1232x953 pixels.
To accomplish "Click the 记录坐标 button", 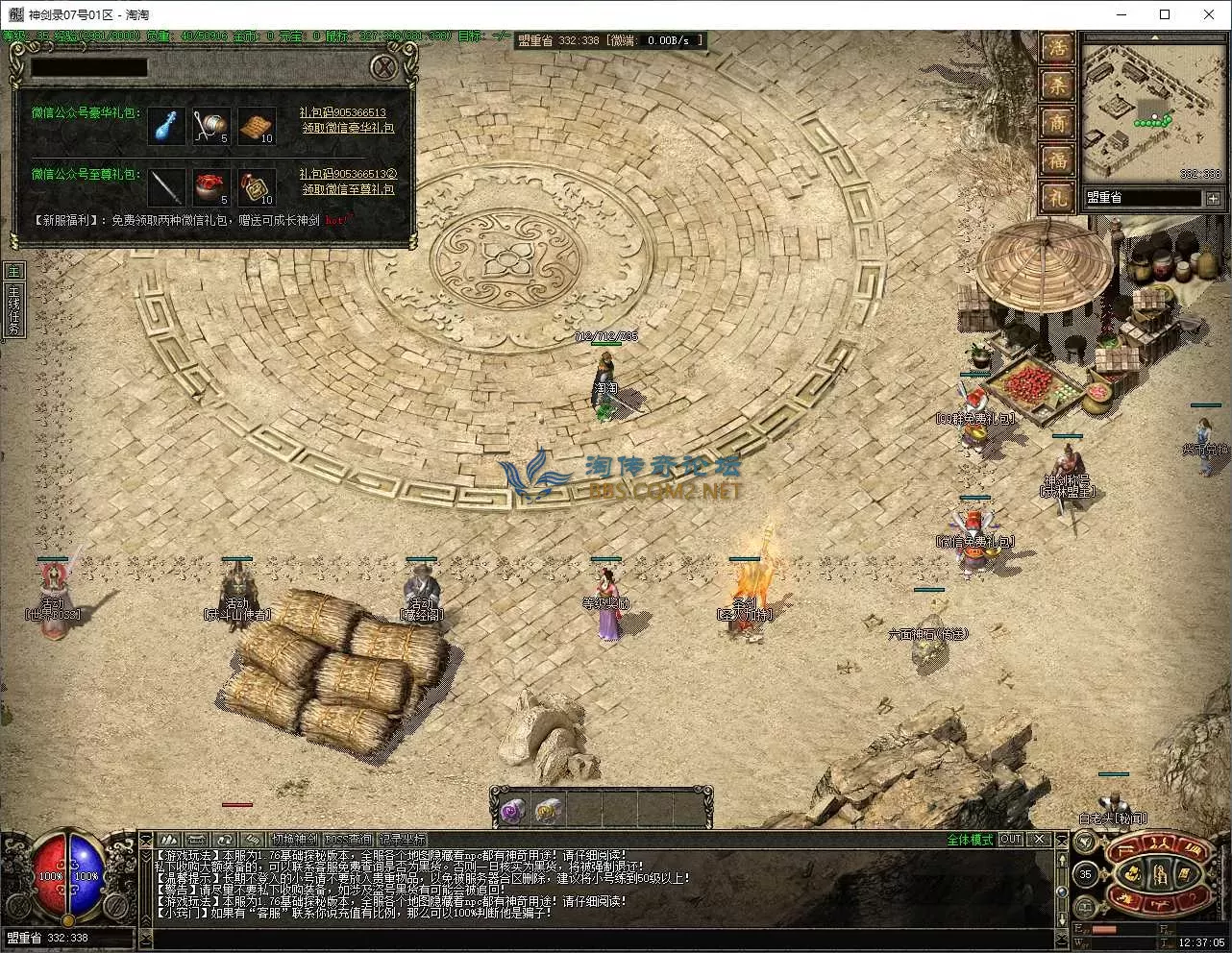I will click(402, 840).
